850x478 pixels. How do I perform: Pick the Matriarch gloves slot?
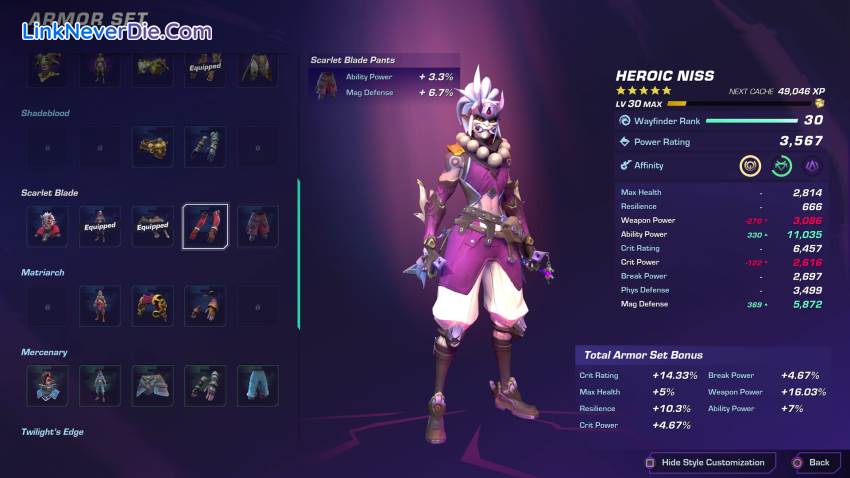tap(205, 306)
